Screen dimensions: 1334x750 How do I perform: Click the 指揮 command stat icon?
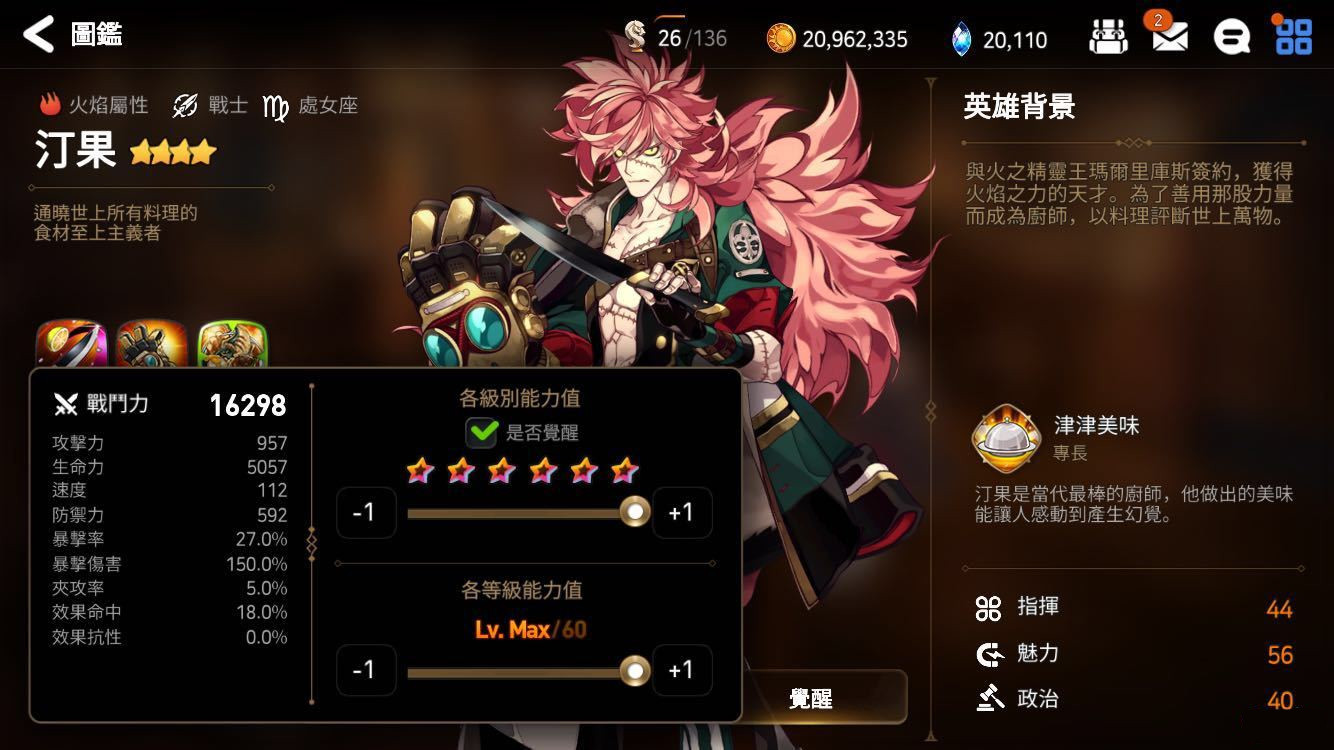pyautogui.click(x=988, y=607)
